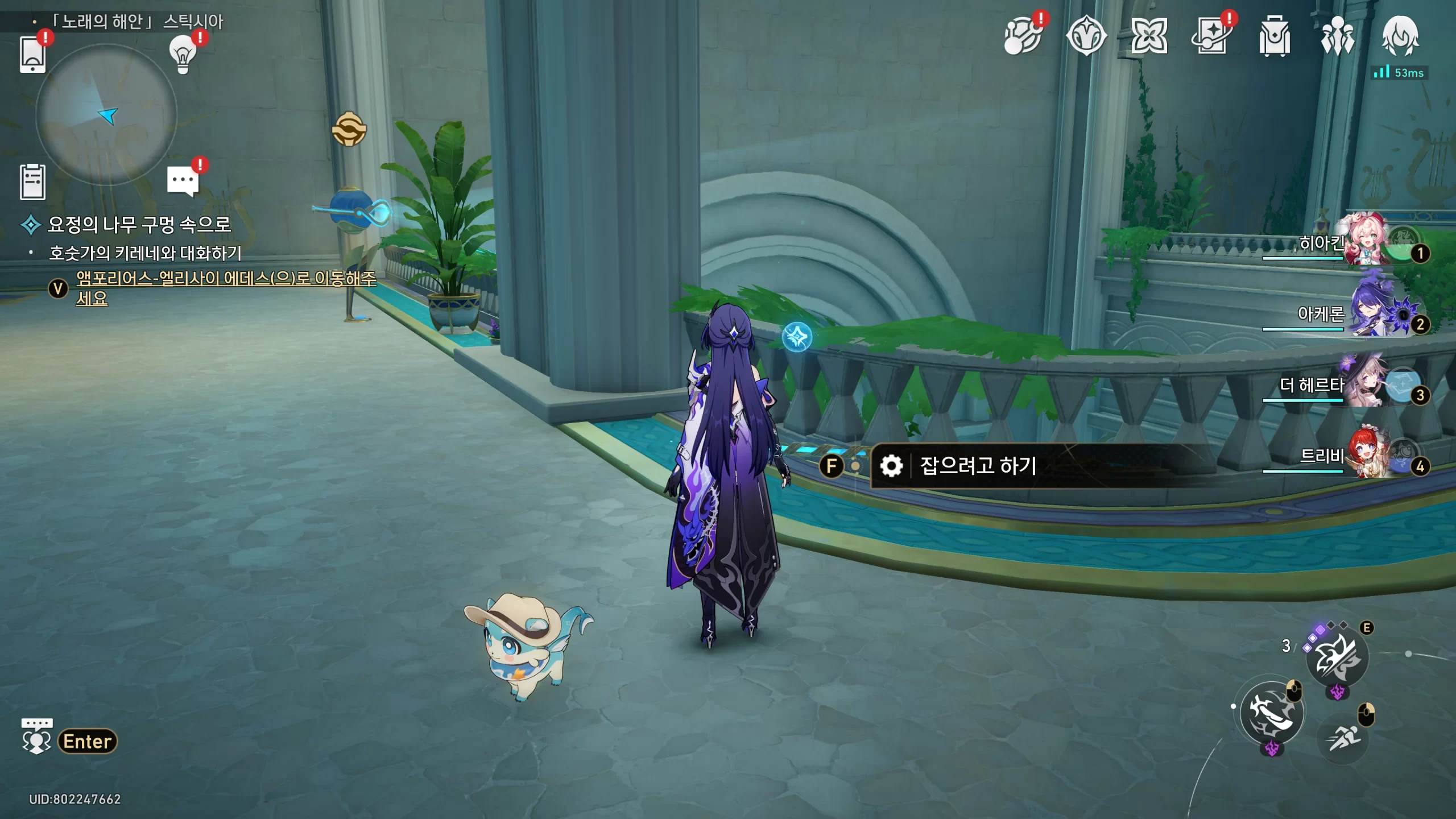
Task: Switch to party member 트리비
Action: 1365,455
